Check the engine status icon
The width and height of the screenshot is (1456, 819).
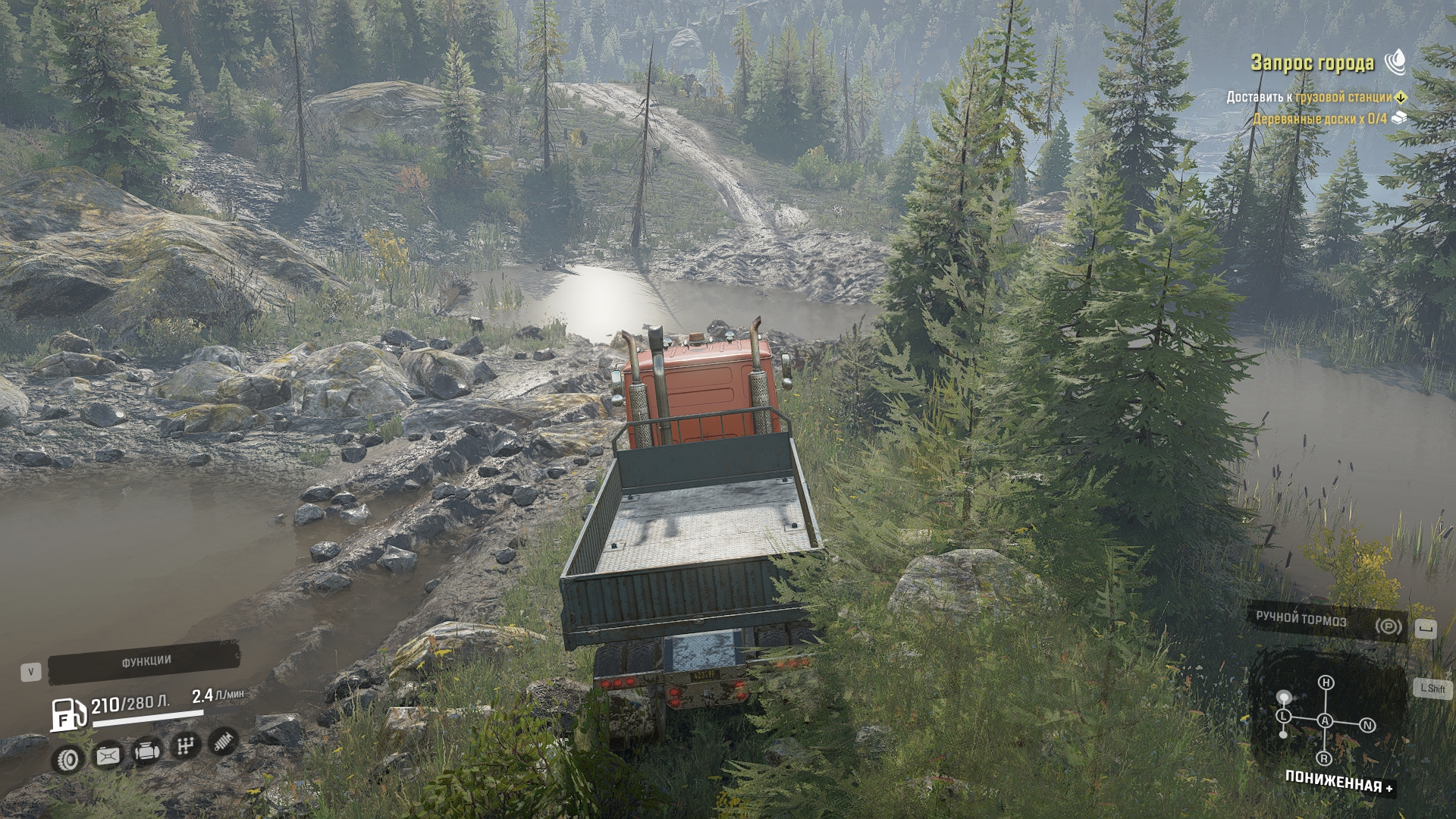pos(146,752)
